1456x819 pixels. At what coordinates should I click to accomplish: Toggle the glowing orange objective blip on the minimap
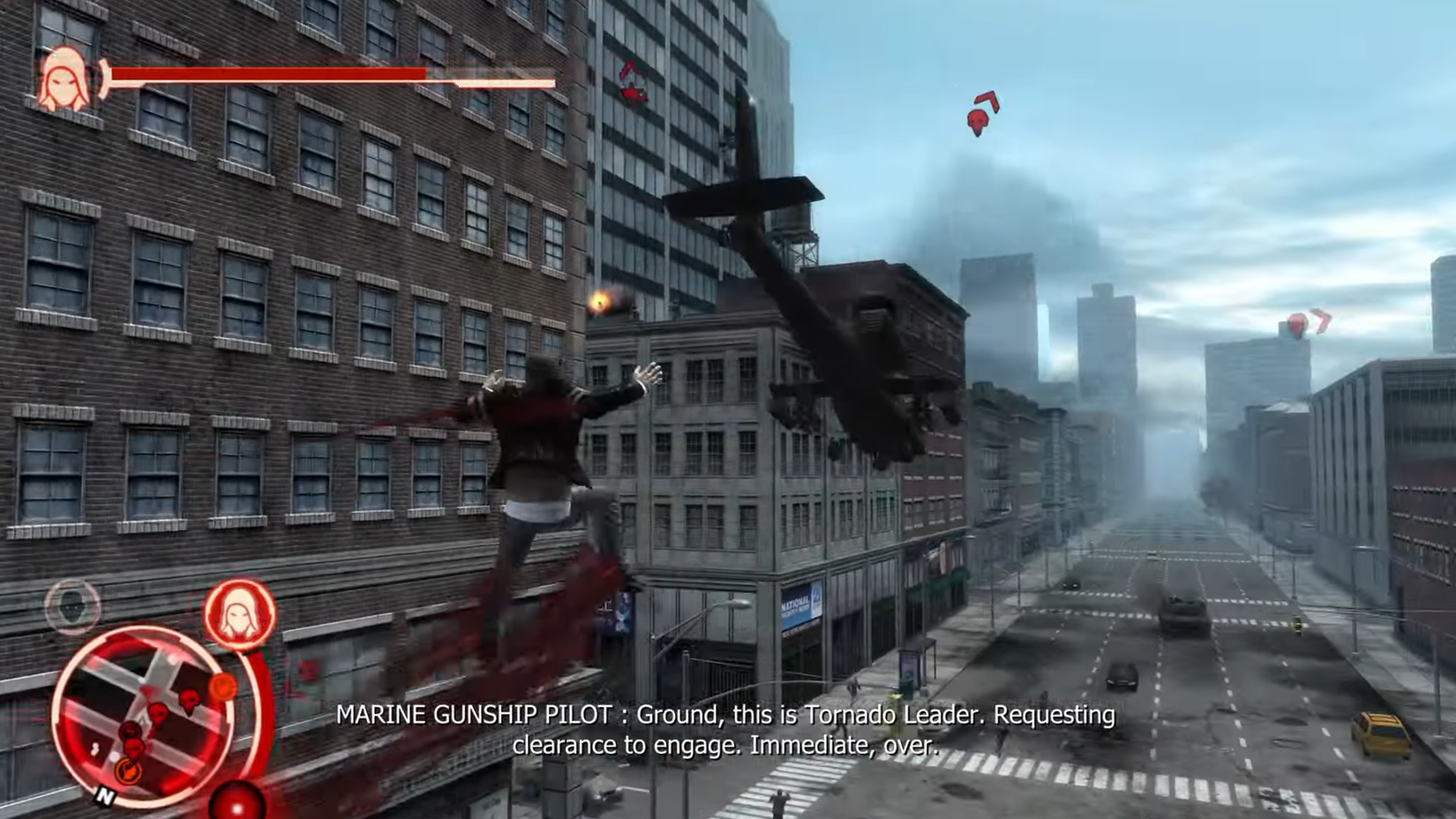129,770
